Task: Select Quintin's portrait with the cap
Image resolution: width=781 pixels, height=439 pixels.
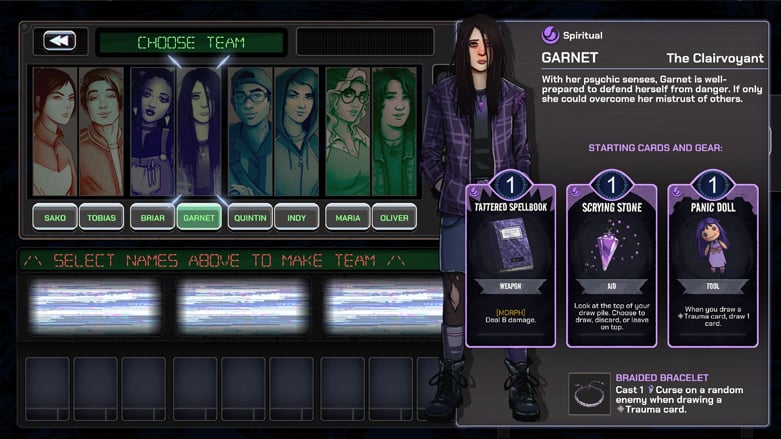Action: pyautogui.click(x=249, y=131)
